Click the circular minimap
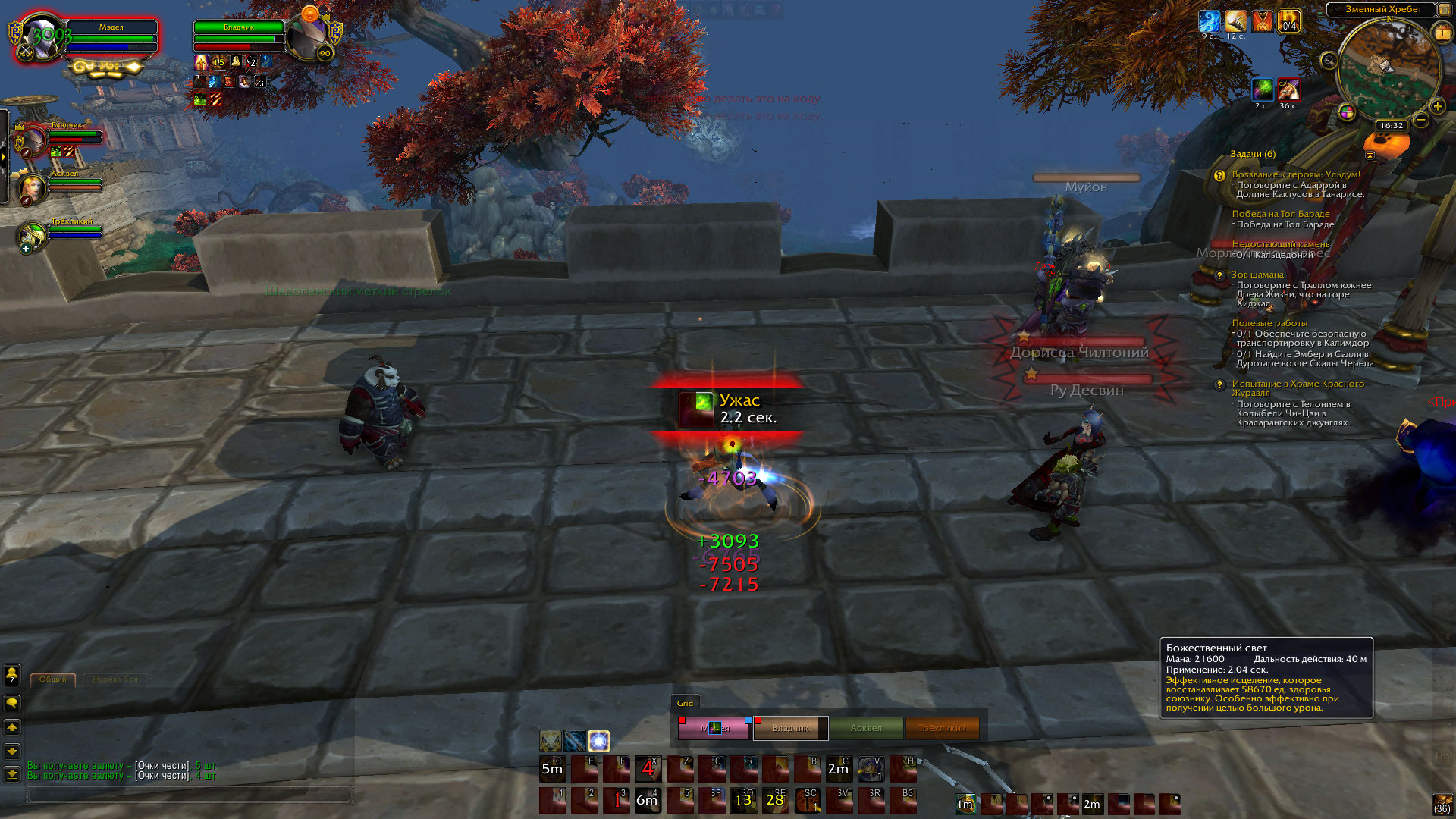 click(1388, 70)
